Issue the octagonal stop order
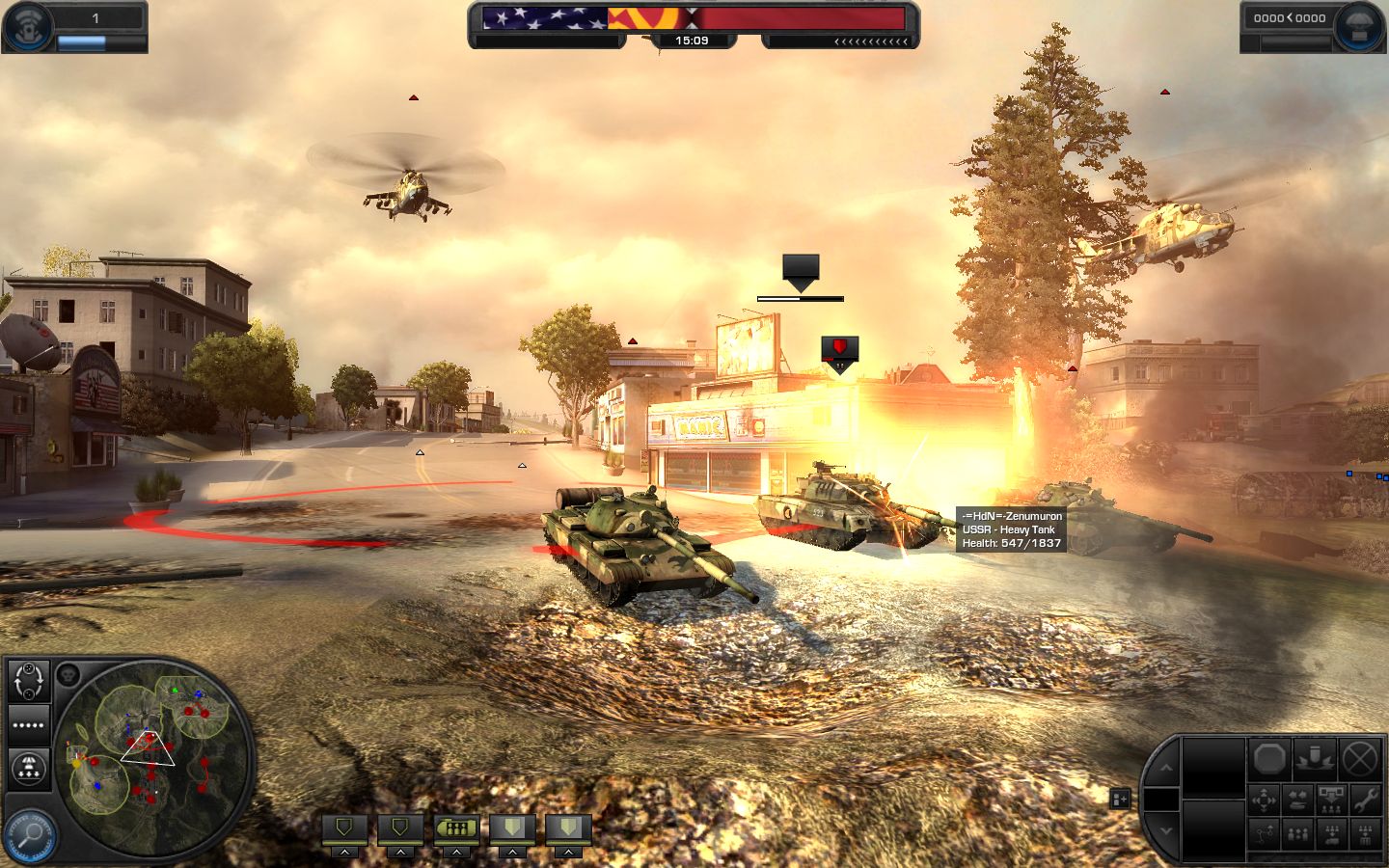 1270,759
